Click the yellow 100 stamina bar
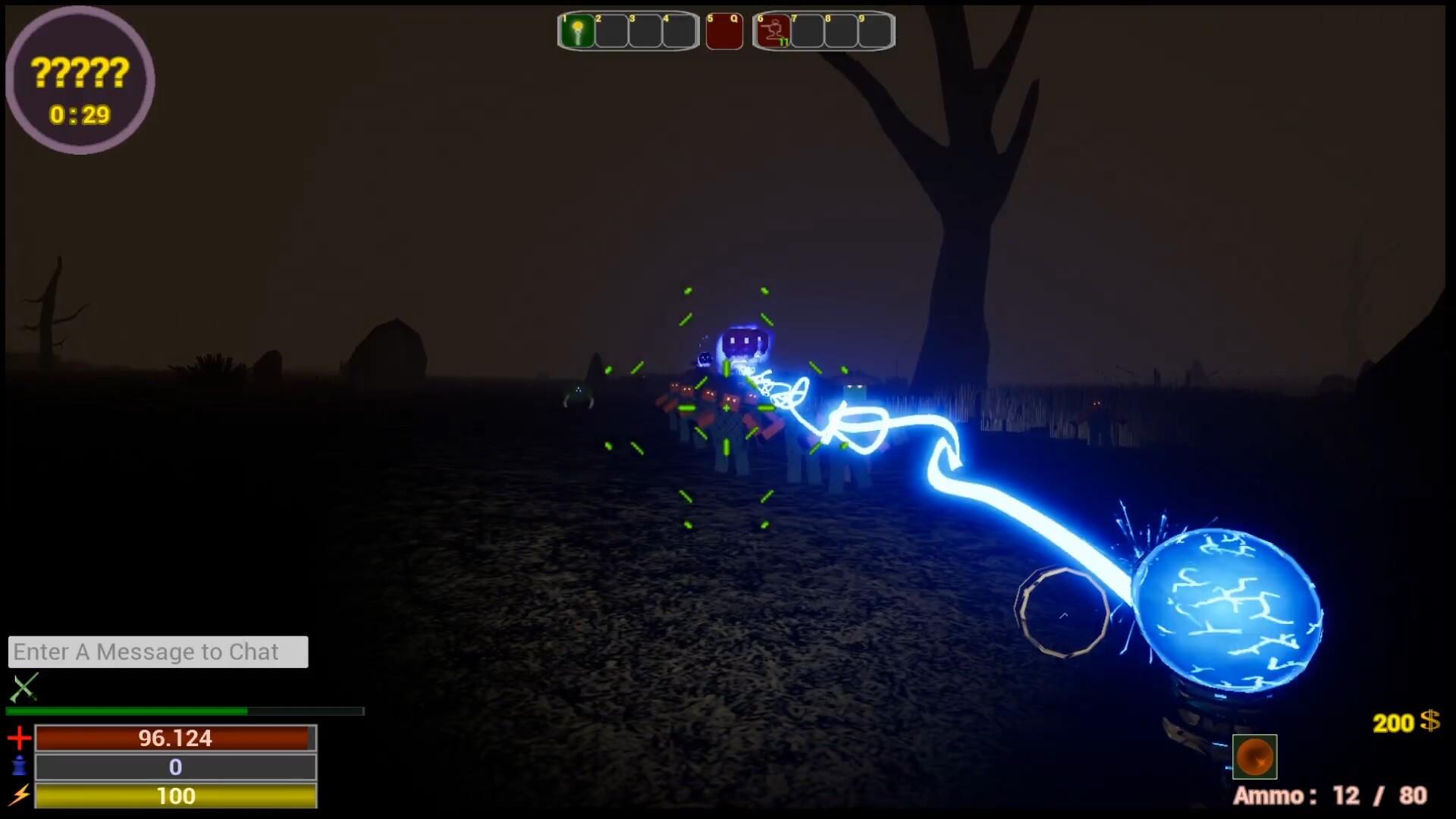 (x=176, y=796)
